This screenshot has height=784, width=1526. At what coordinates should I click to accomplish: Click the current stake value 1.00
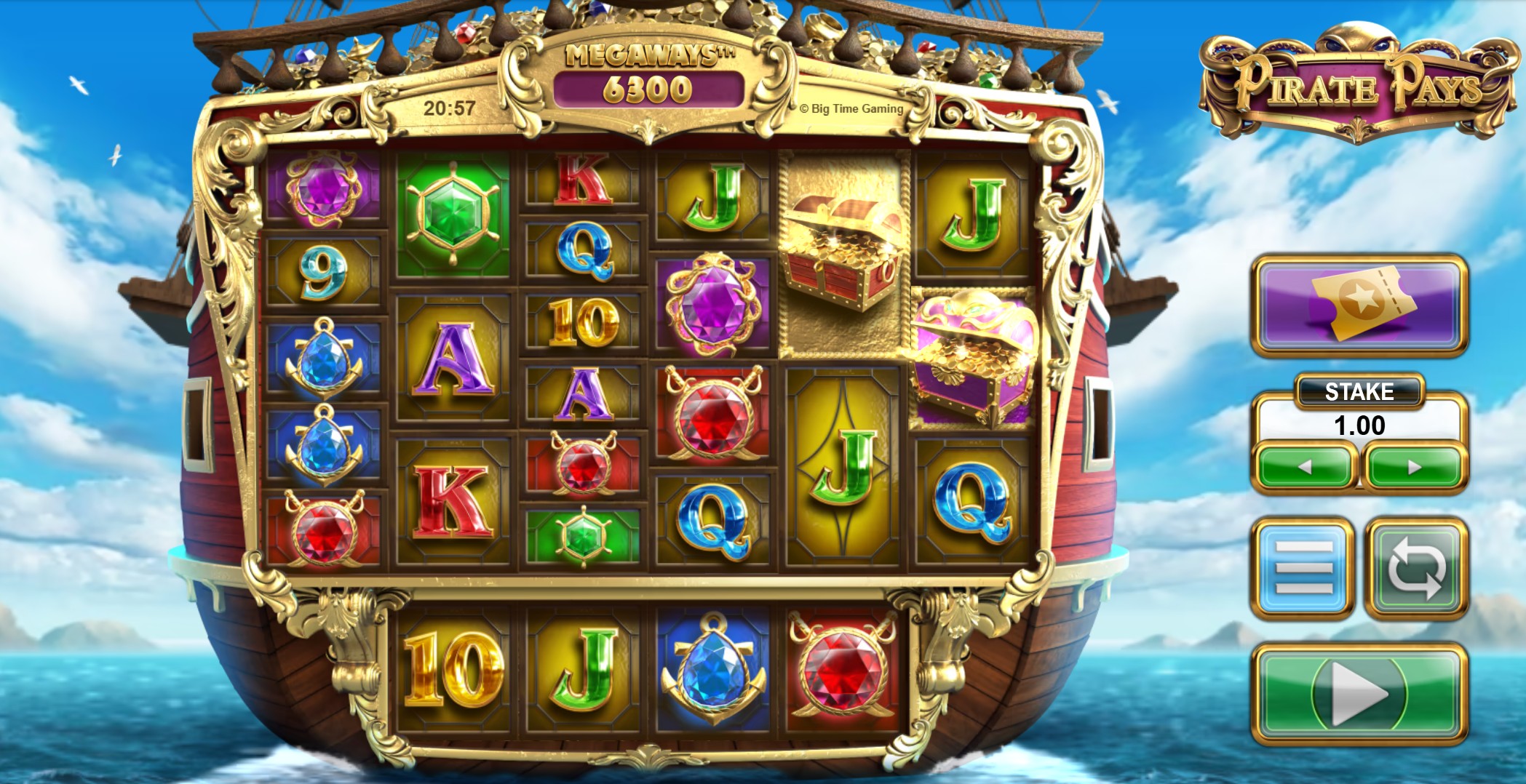pos(1359,423)
